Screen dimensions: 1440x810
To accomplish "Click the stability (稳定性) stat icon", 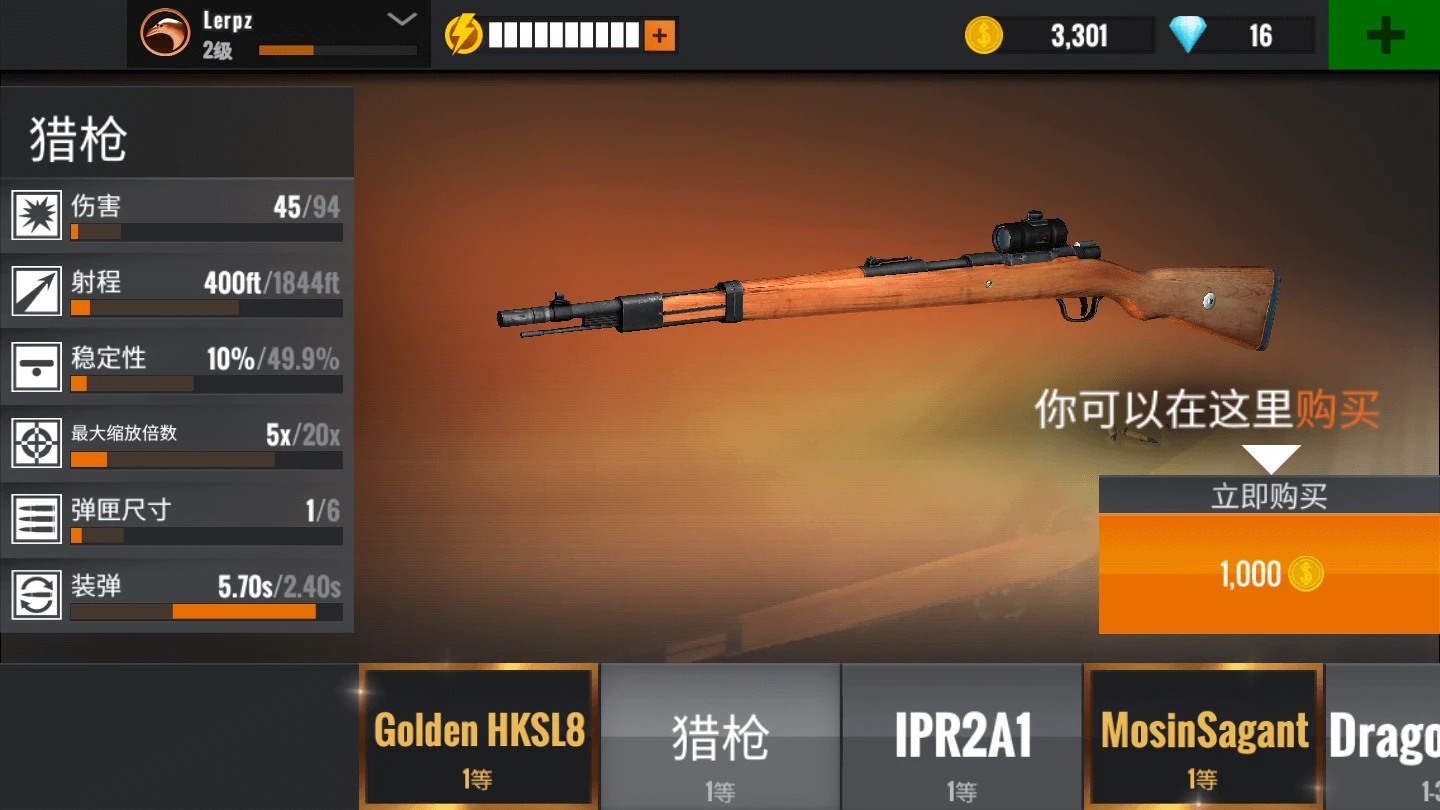I will (x=36, y=367).
